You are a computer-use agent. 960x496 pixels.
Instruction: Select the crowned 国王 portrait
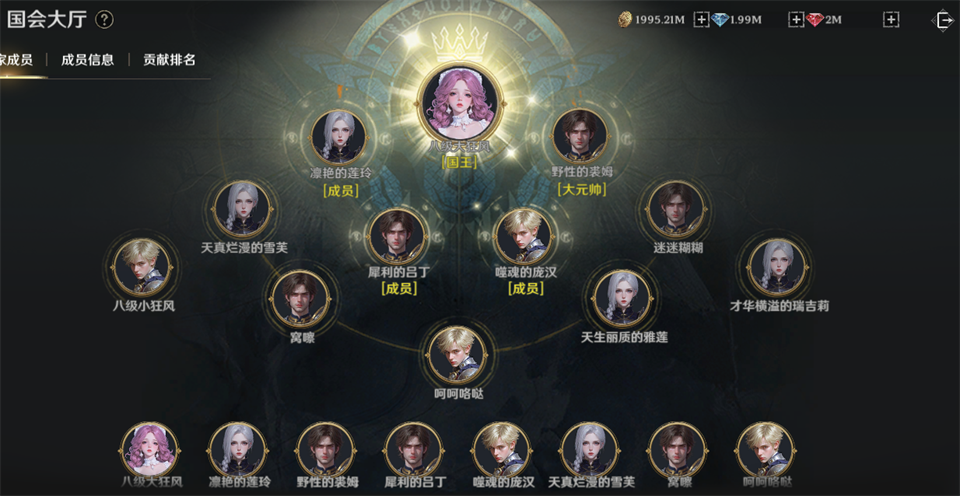point(460,98)
